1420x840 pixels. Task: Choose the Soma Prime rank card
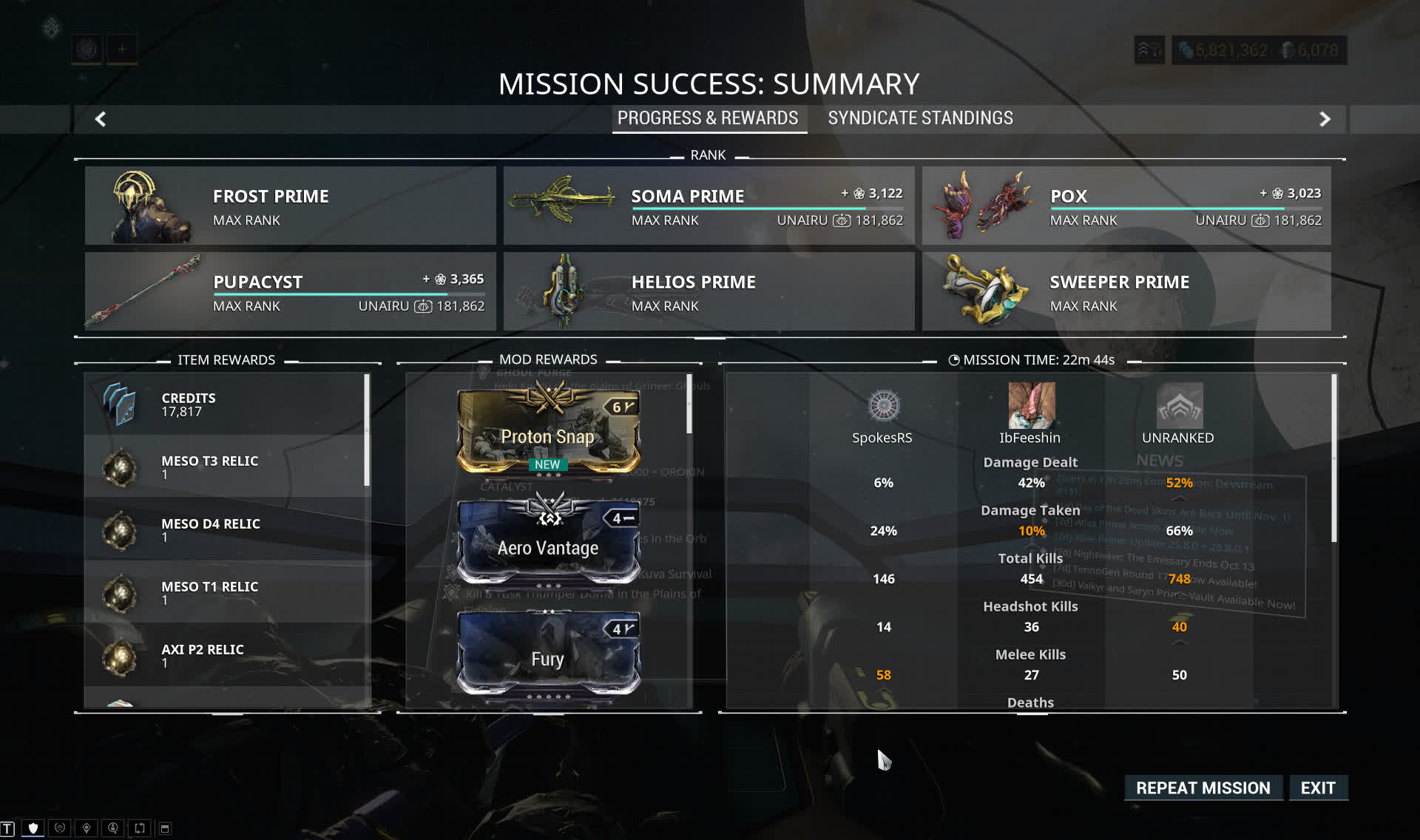point(709,206)
